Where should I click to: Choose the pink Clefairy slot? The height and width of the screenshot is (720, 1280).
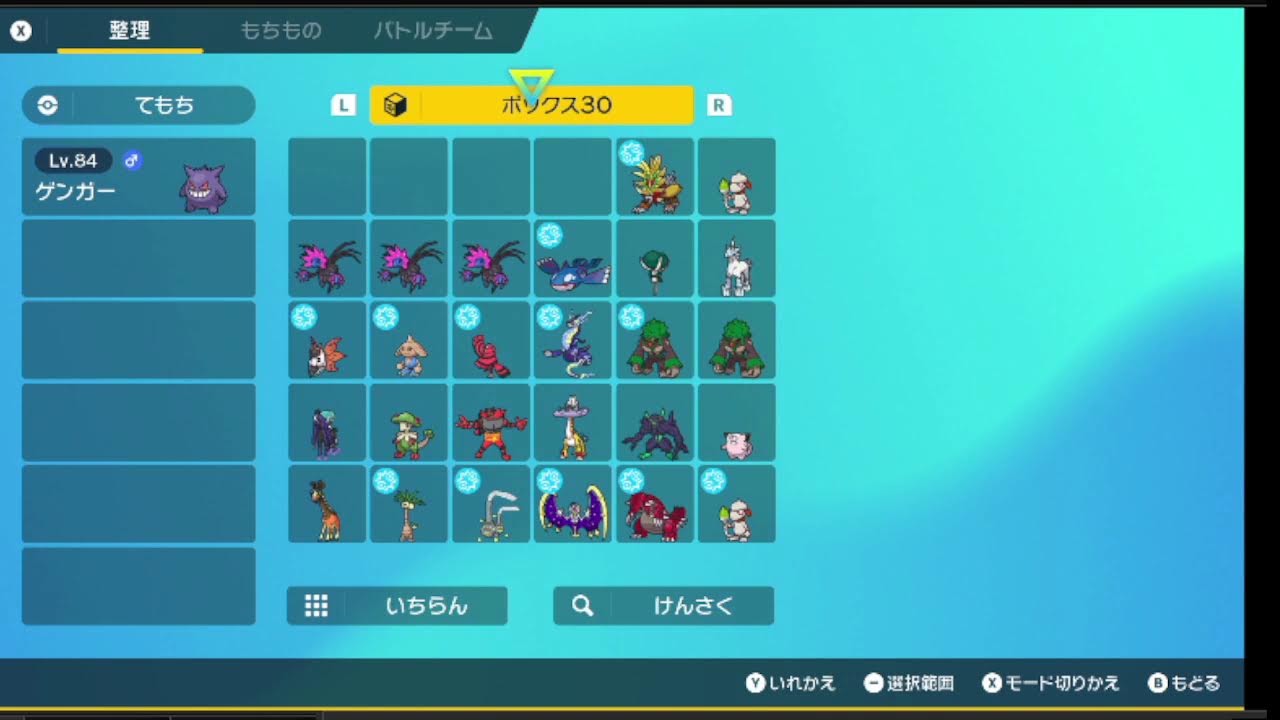tap(737, 423)
